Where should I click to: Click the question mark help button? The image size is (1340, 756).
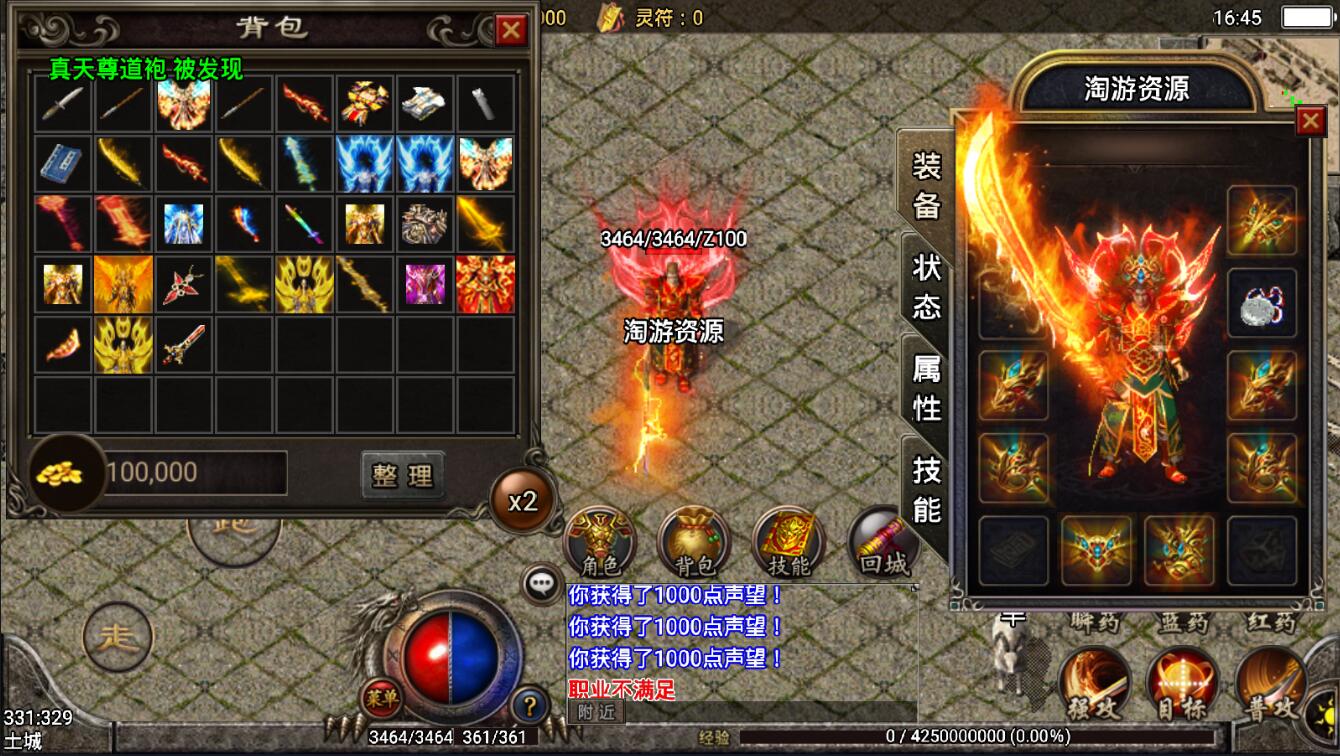pos(530,705)
